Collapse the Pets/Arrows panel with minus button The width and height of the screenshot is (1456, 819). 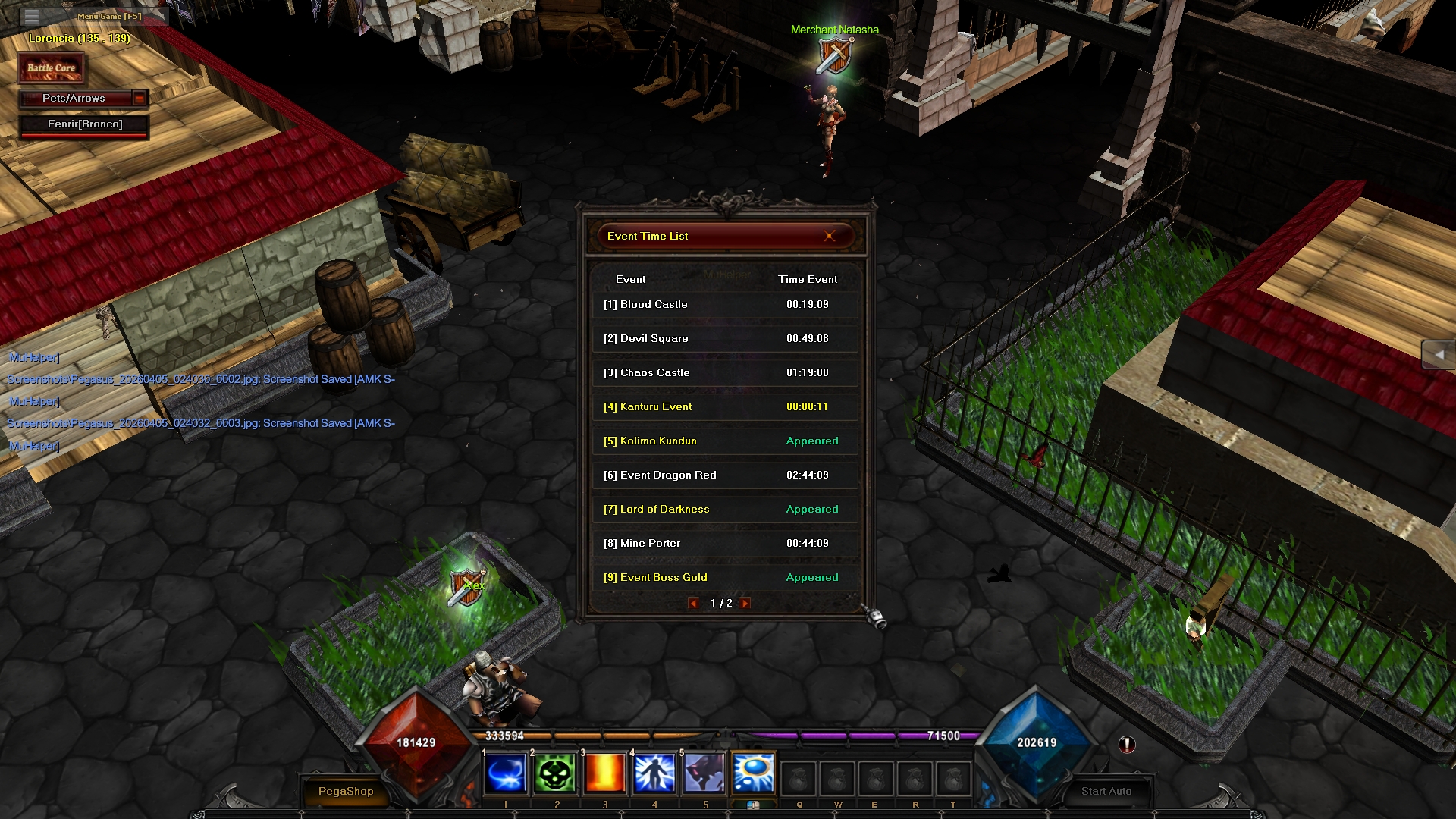[x=140, y=99]
